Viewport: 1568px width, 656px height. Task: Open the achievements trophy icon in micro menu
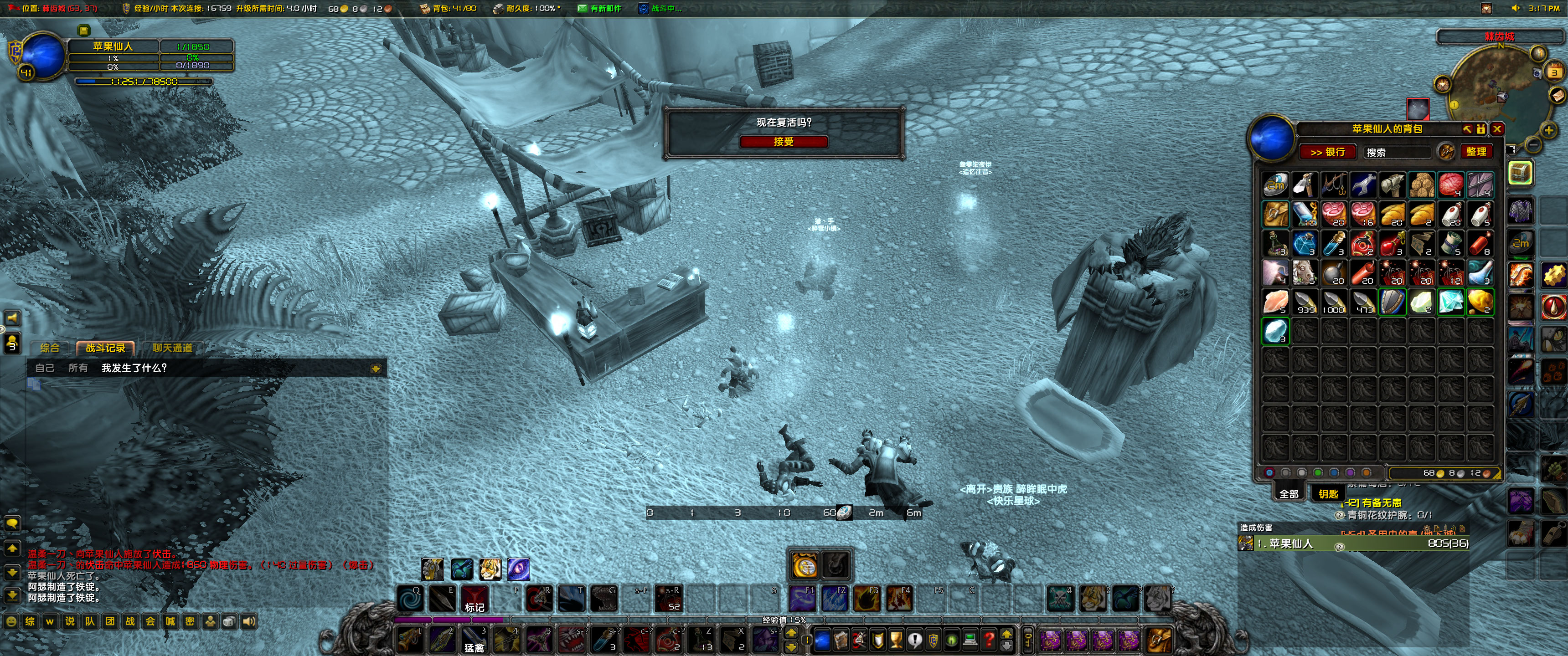[x=897, y=642]
